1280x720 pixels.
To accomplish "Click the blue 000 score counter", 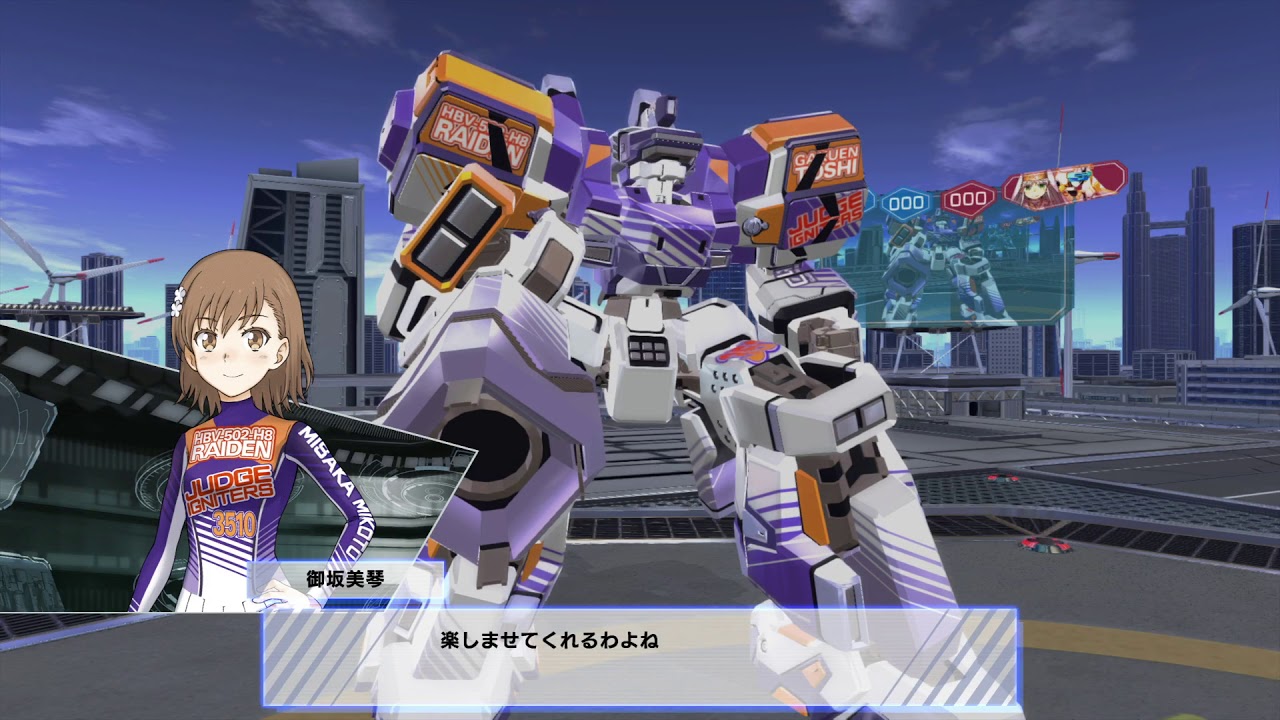I will (x=905, y=200).
